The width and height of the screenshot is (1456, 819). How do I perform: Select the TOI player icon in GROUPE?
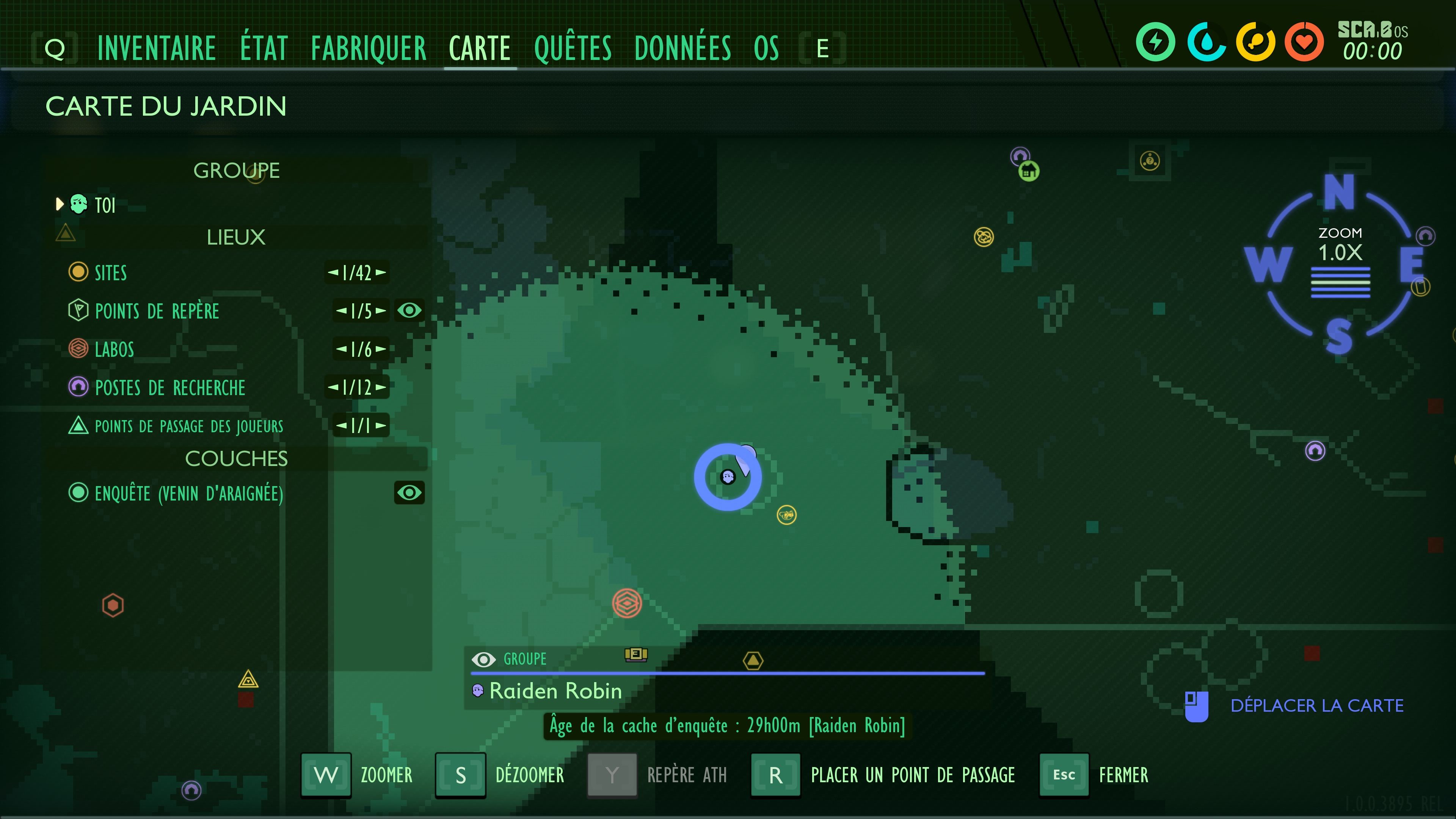click(79, 205)
